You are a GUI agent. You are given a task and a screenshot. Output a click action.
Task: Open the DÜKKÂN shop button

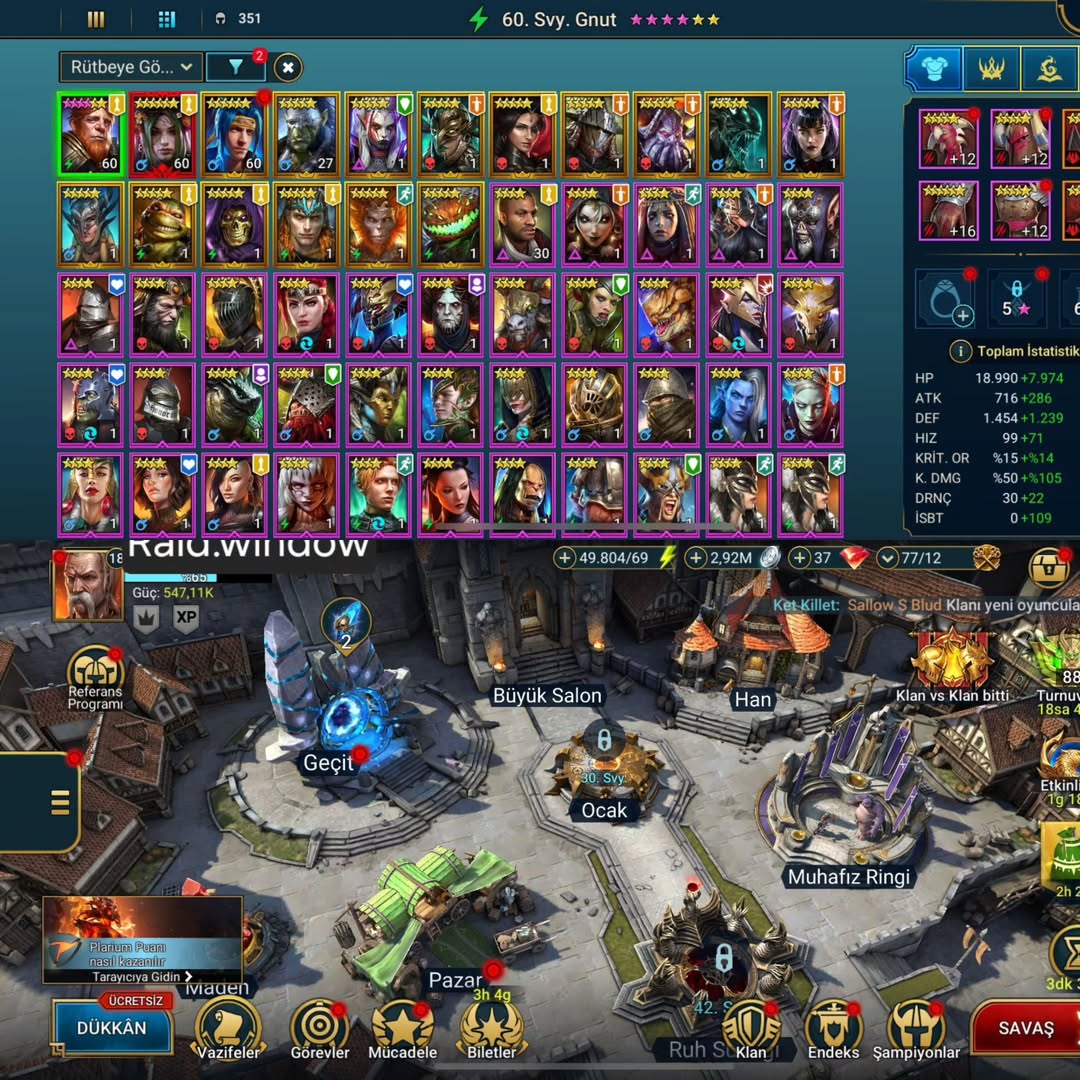point(112,1028)
